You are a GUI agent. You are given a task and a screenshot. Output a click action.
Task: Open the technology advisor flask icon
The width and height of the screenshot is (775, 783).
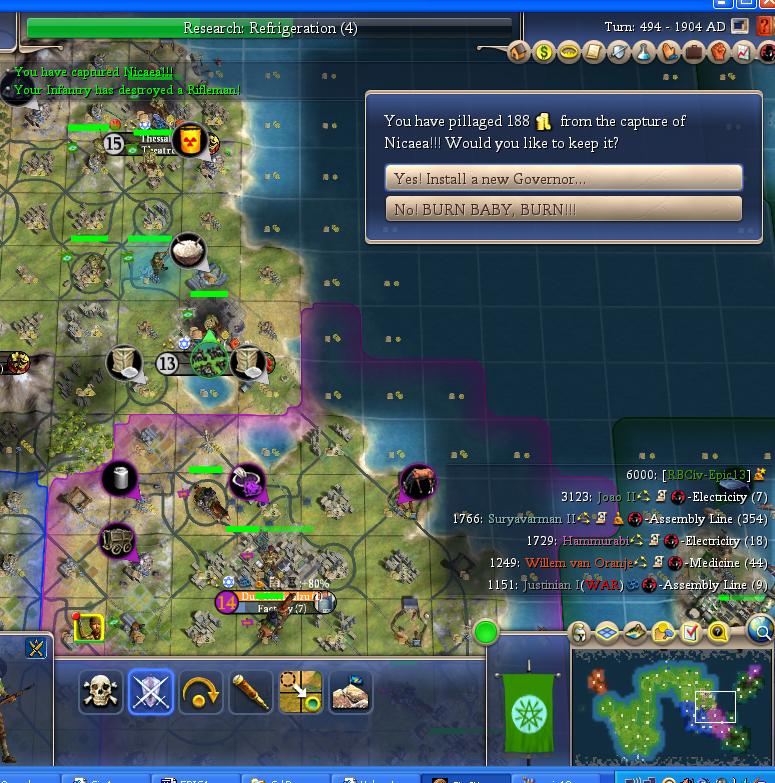coord(644,52)
